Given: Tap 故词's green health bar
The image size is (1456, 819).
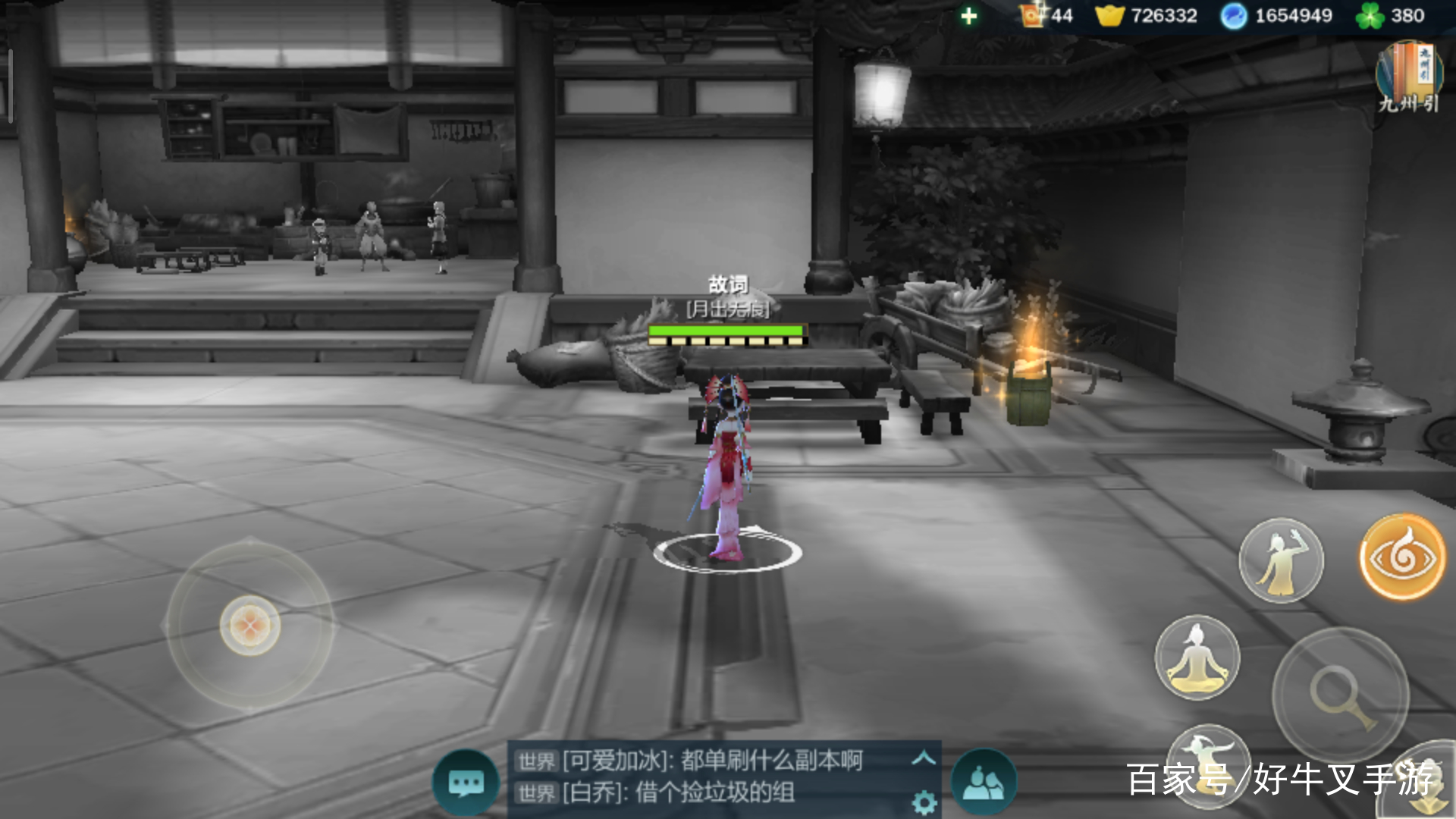Looking at the screenshot, I should coord(724,330).
